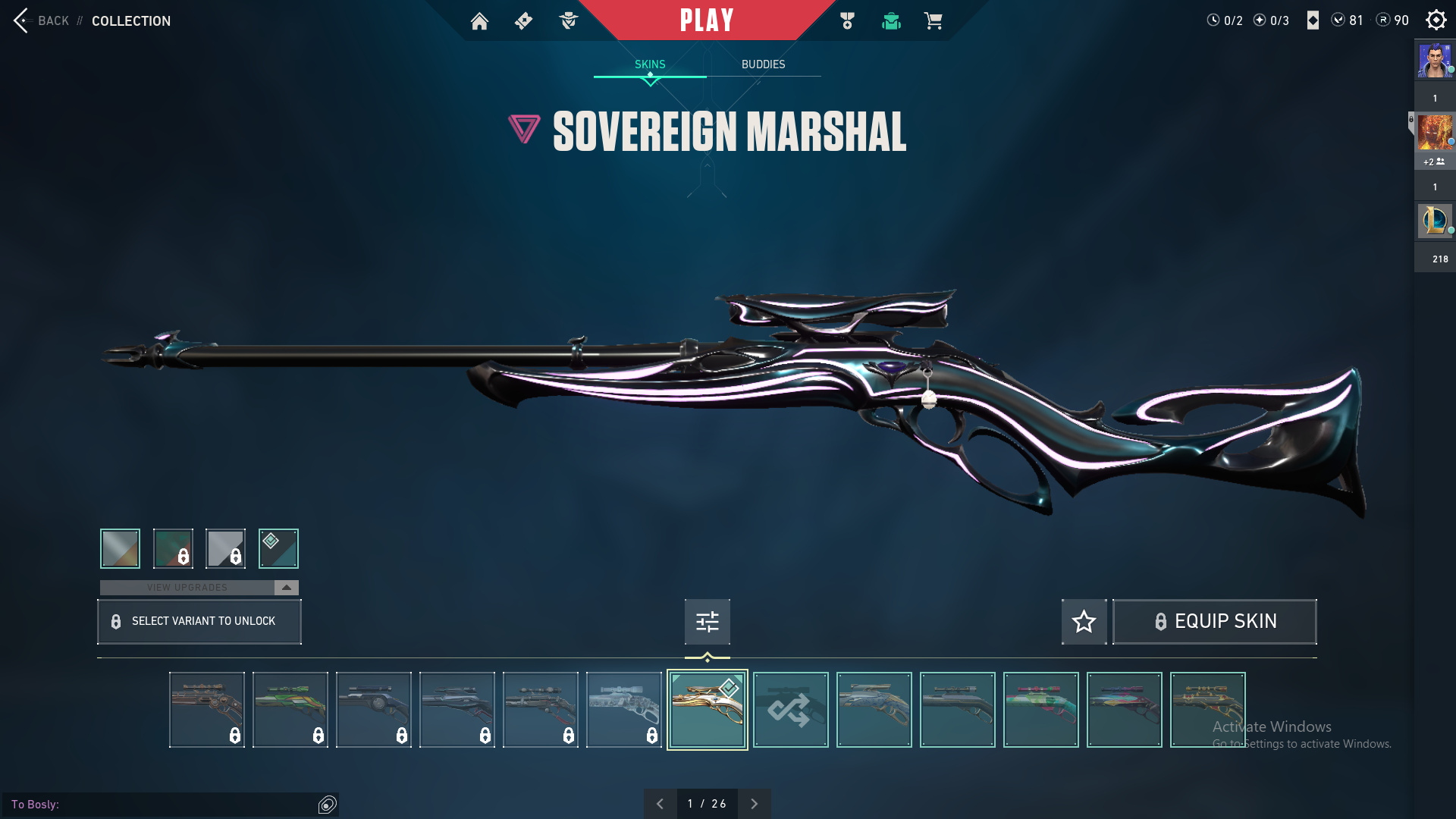Open the store shopping cart
Screen dimensions: 1456x819
click(933, 21)
